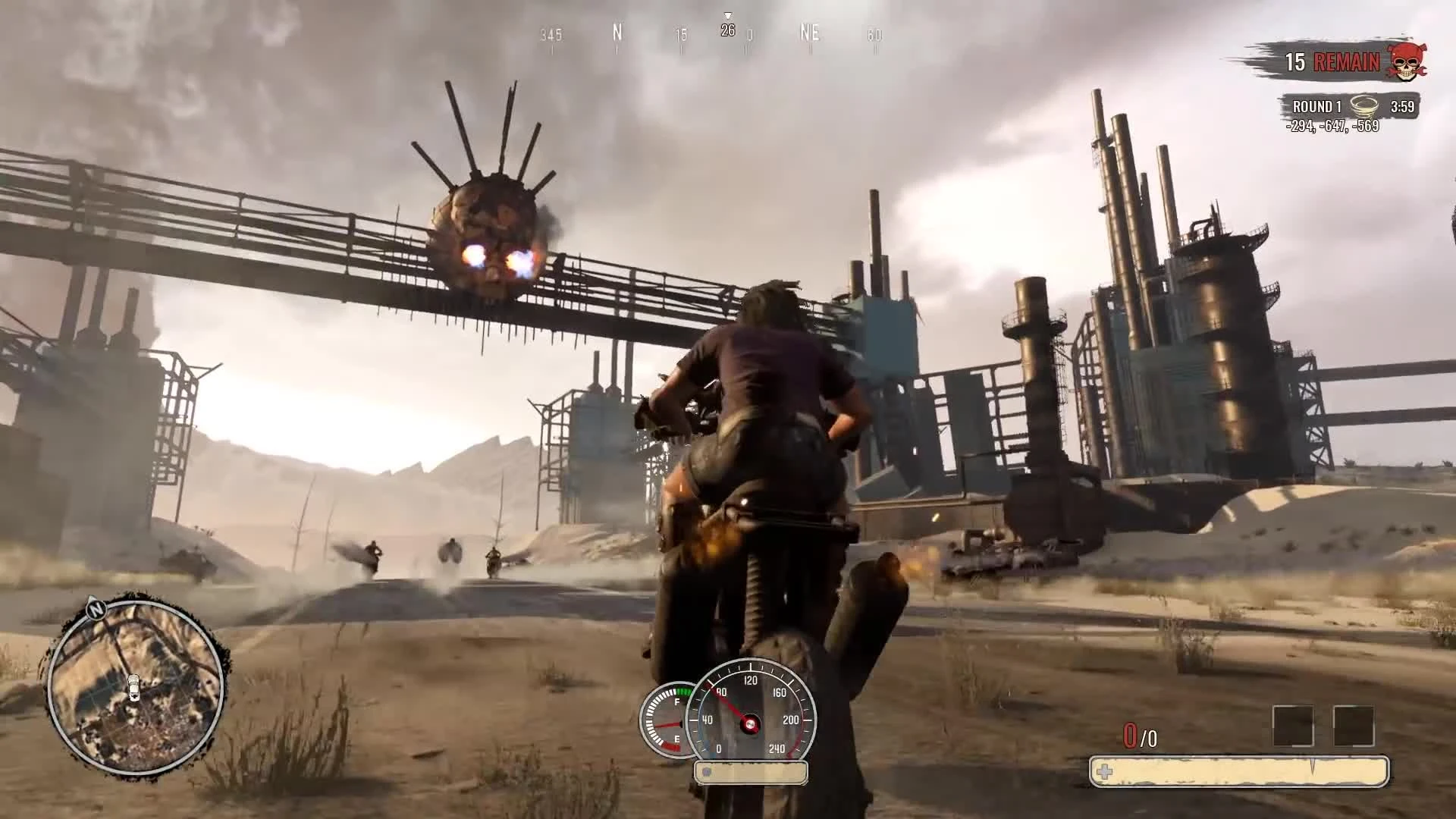Switch to the NE compass heading marker

[808, 34]
